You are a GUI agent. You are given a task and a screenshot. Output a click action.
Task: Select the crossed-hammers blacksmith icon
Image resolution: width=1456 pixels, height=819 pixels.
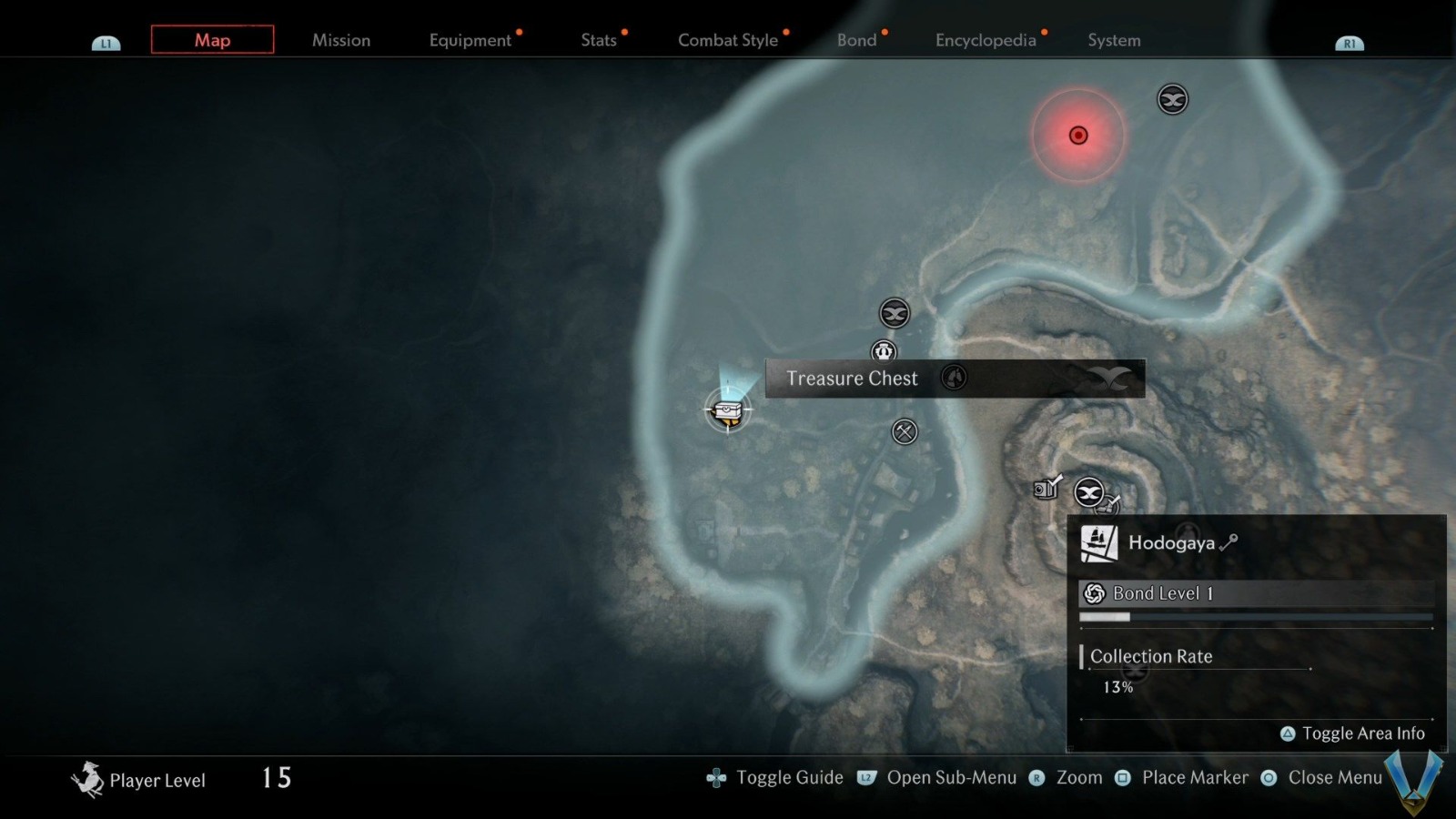point(903,431)
